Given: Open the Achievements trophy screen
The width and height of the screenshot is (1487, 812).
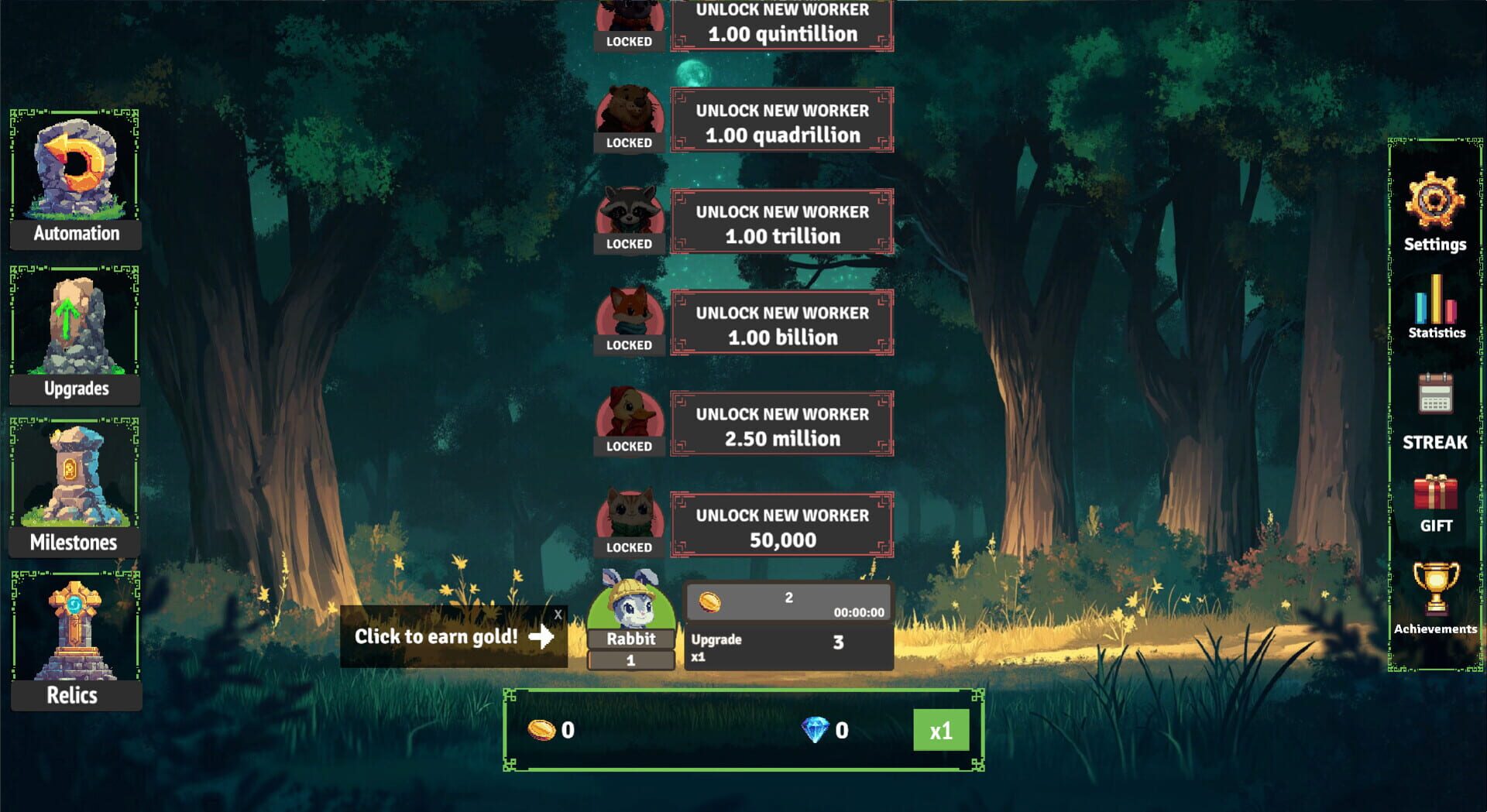Looking at the screenshot, I should tap(1435, 600).
